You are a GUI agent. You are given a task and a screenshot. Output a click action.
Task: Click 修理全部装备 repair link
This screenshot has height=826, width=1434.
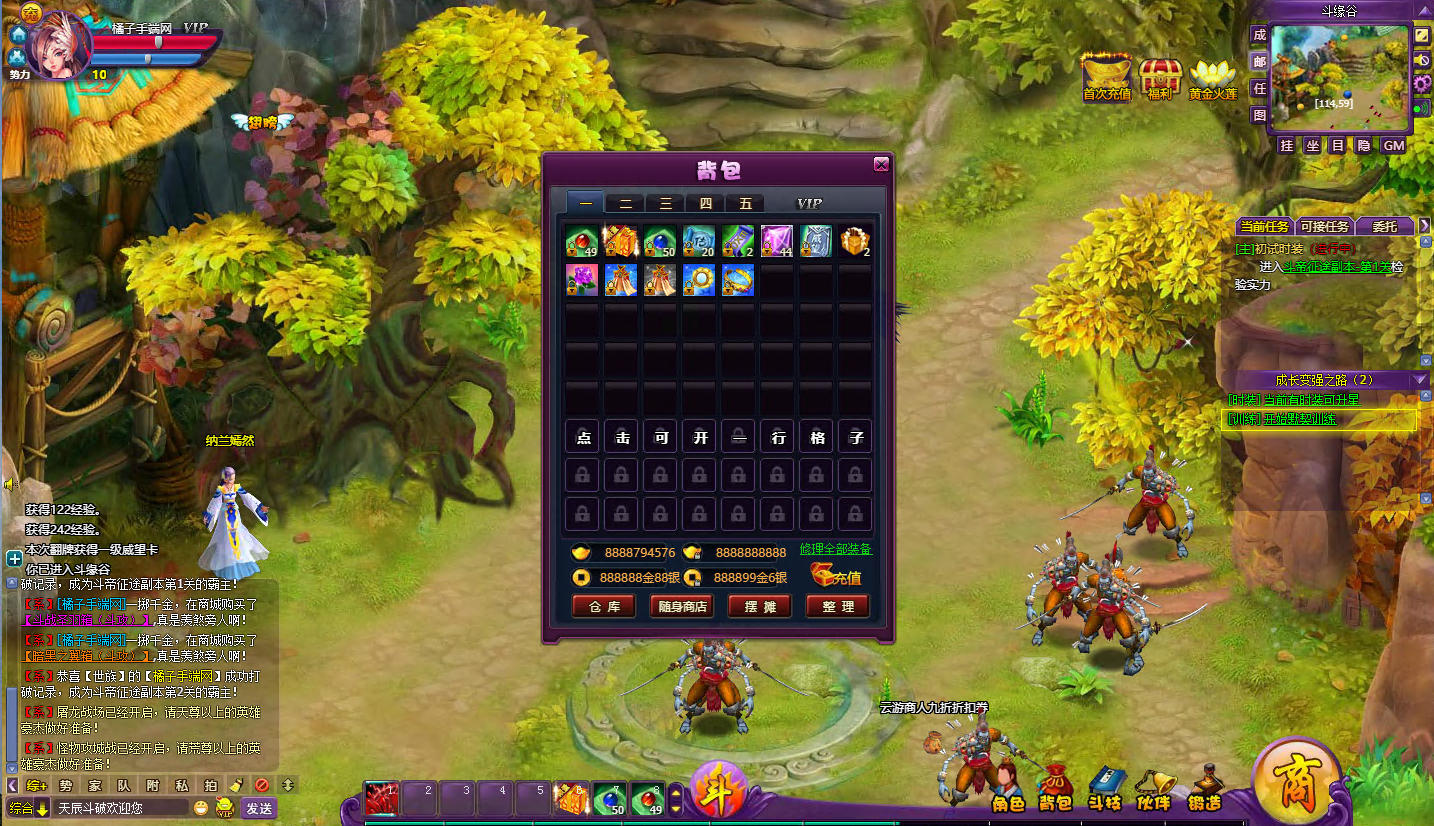pos(835,549)
